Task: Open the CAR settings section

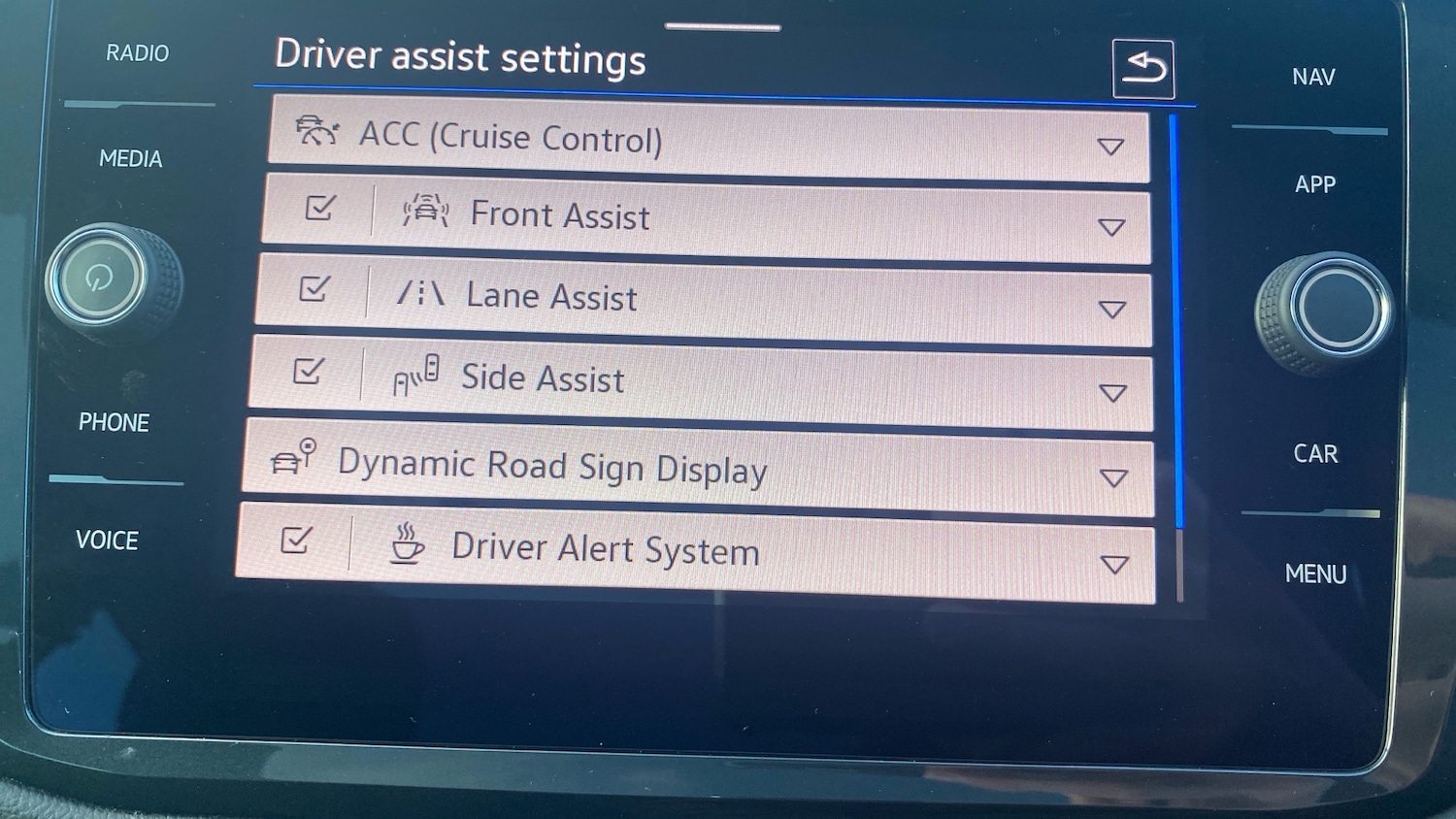Action: (1315, 453)
